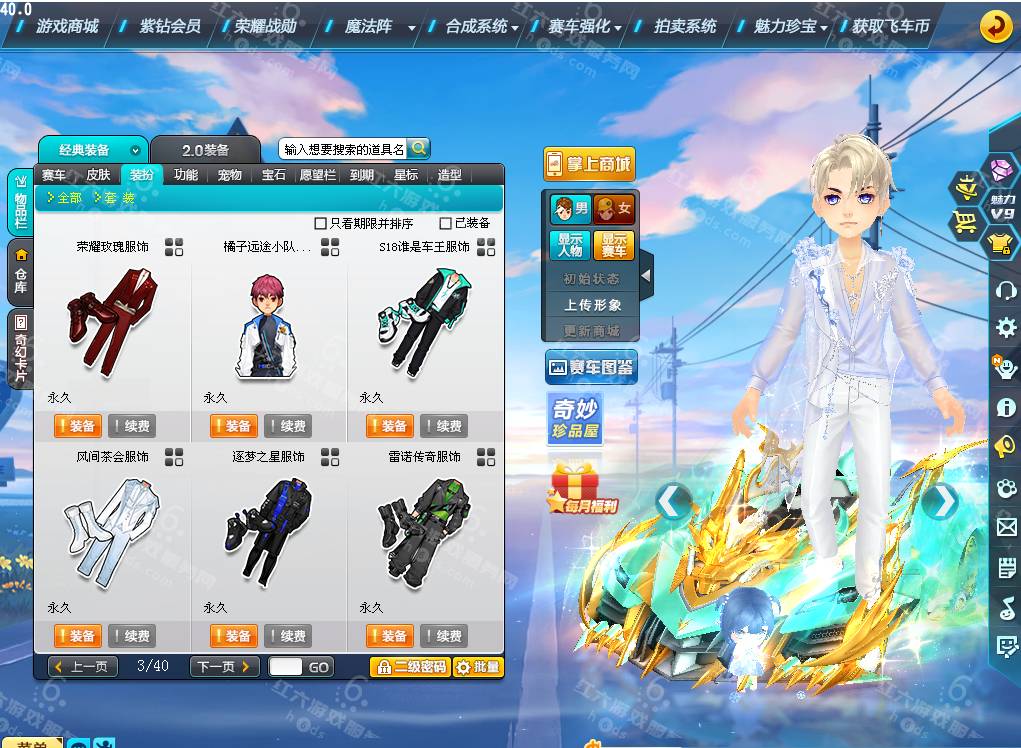Screen dimensions: 1021x748
Task: Open the 掌上商城 mobile shop button
Action: pyautogui.click(x=589, y=164)
